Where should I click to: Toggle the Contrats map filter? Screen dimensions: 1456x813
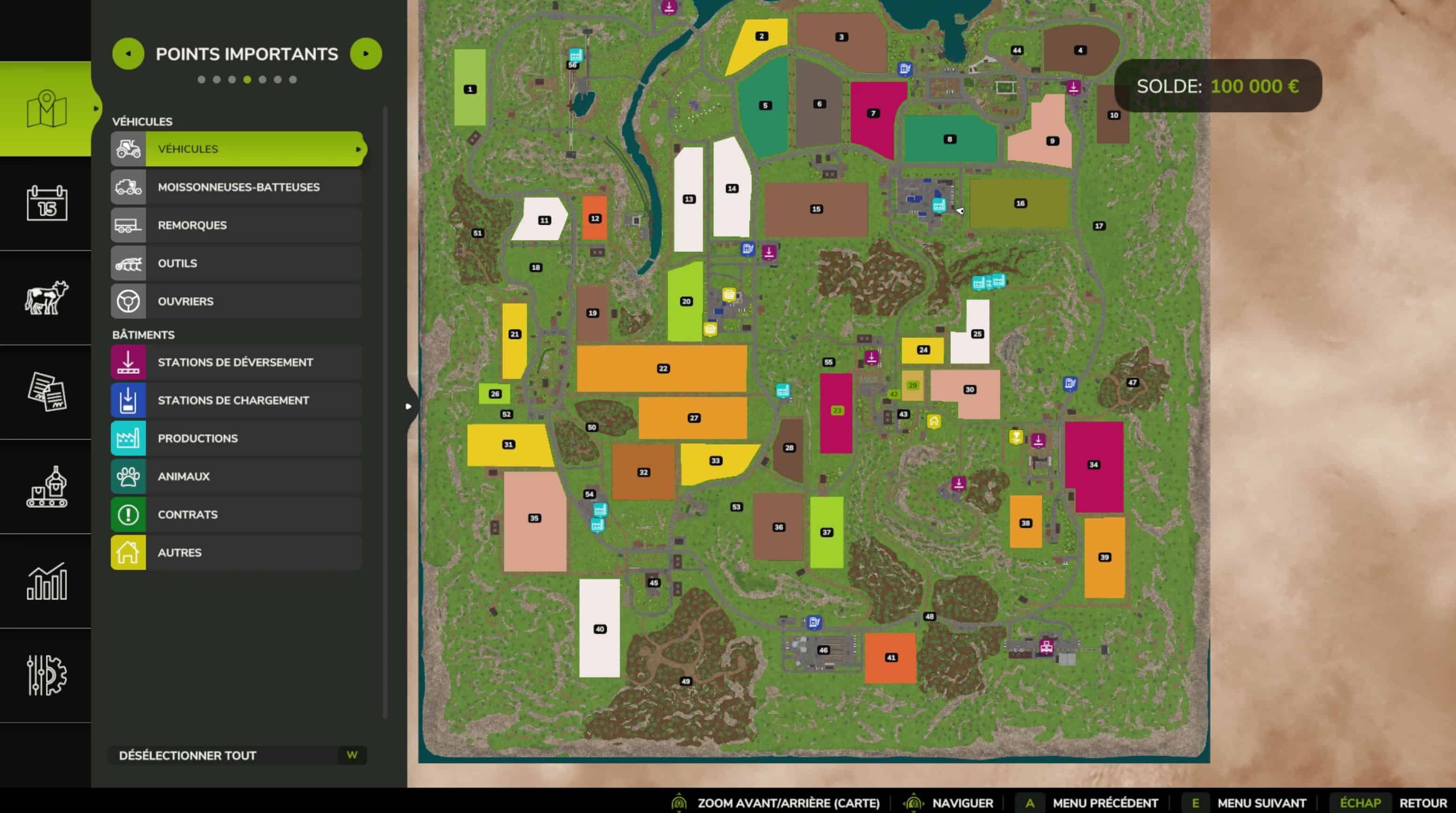236,515
